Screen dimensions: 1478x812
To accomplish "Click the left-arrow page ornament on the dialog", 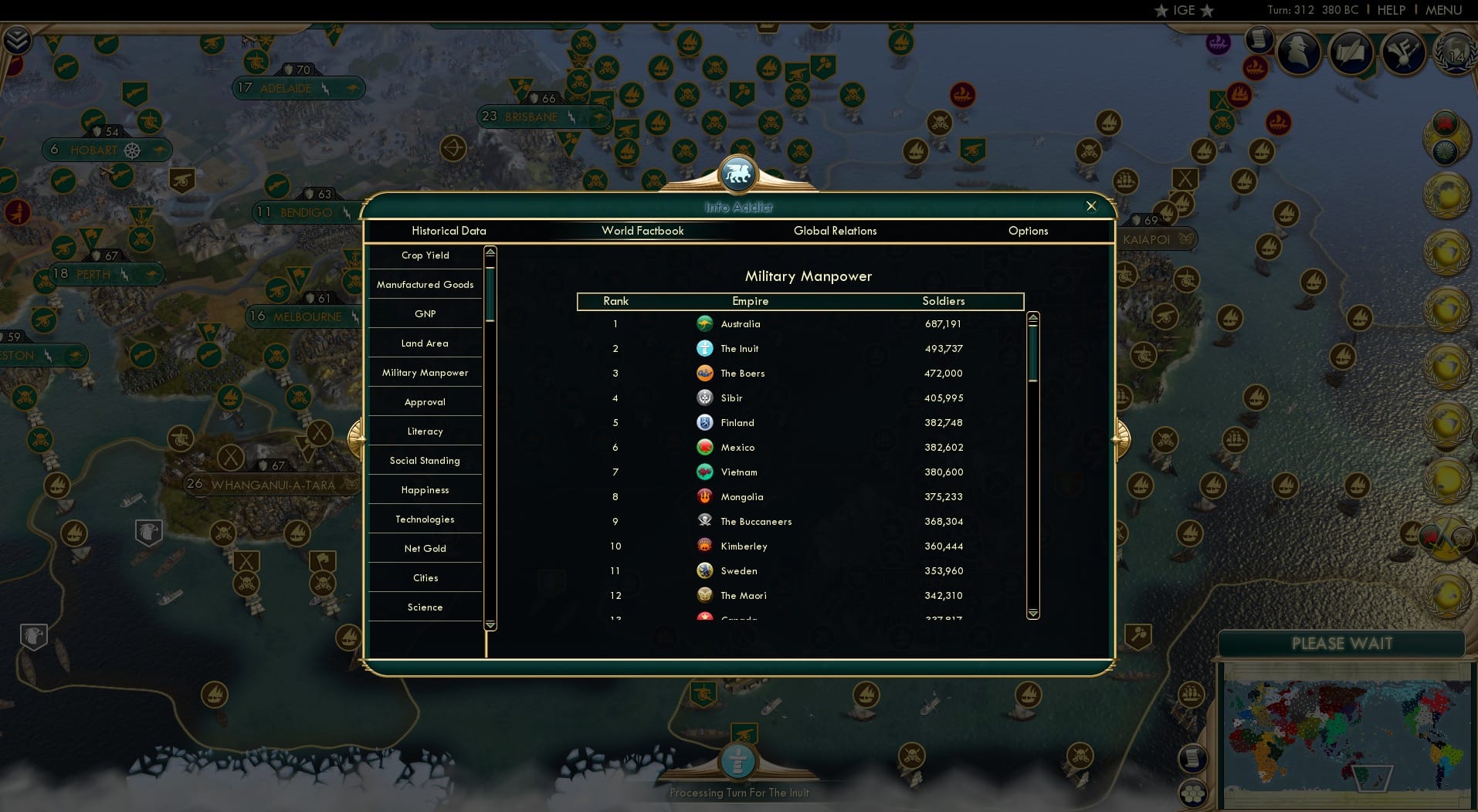I will (358, 438).
